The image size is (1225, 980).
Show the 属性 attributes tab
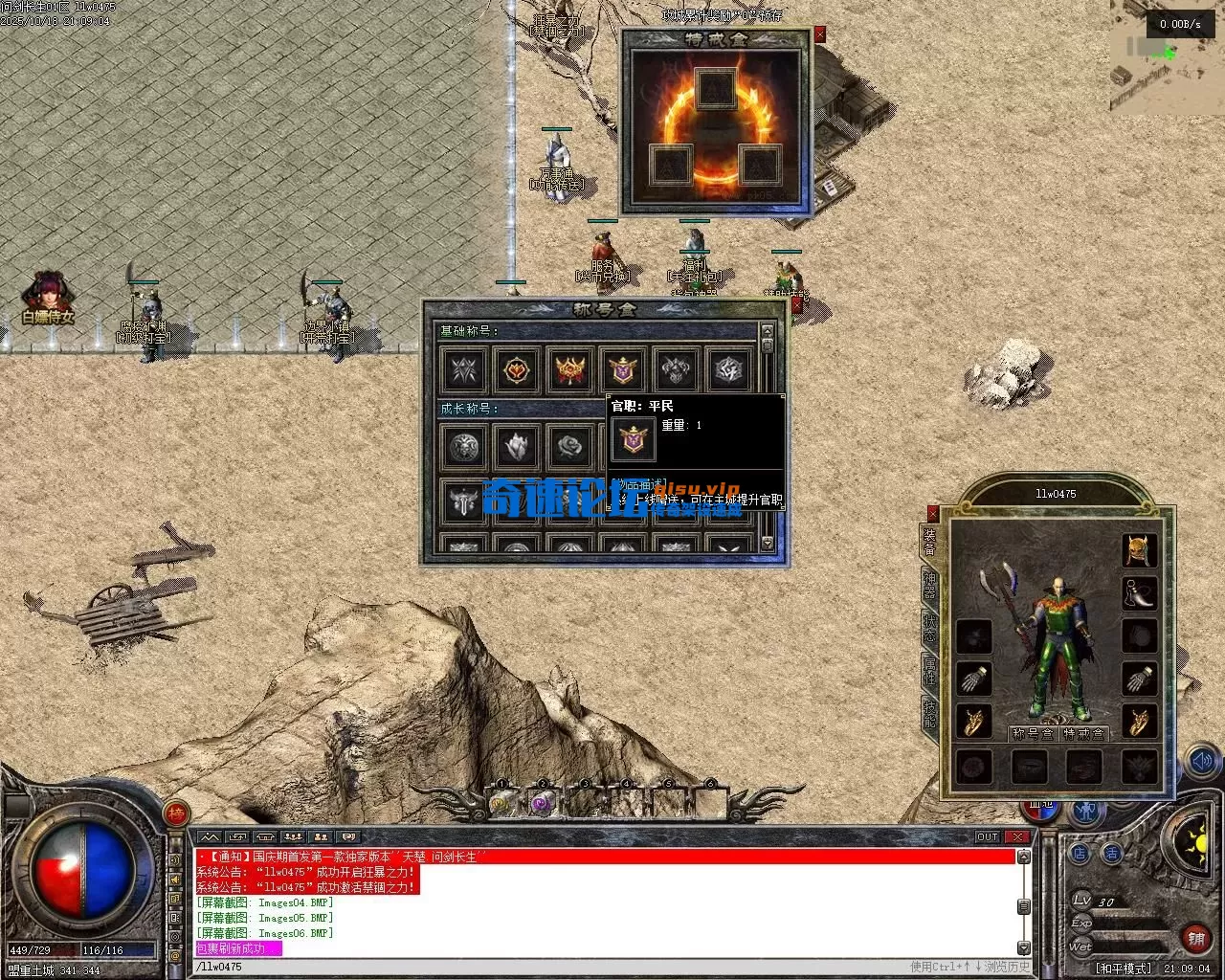click(x=929, y=670)
